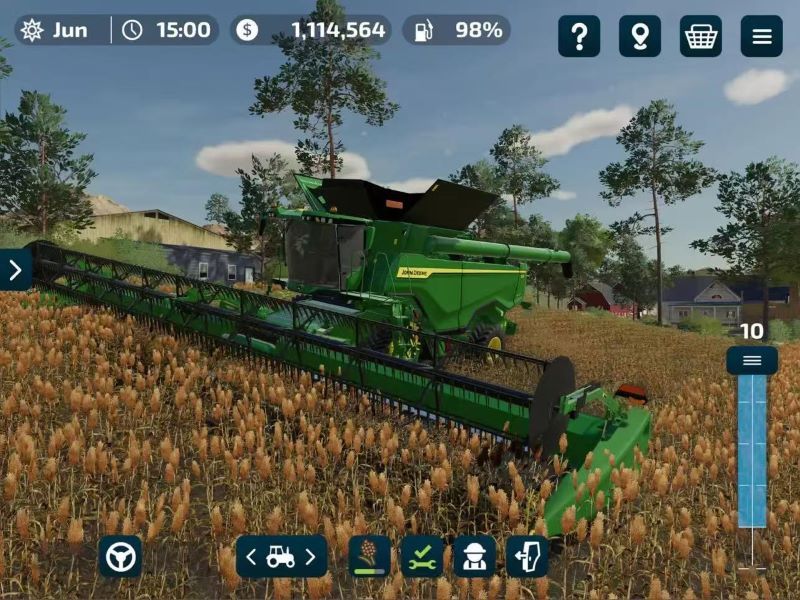Screen dimensions: 800x600
Task: Hire the AI worker helper
Action: click(x=474, y=556)
